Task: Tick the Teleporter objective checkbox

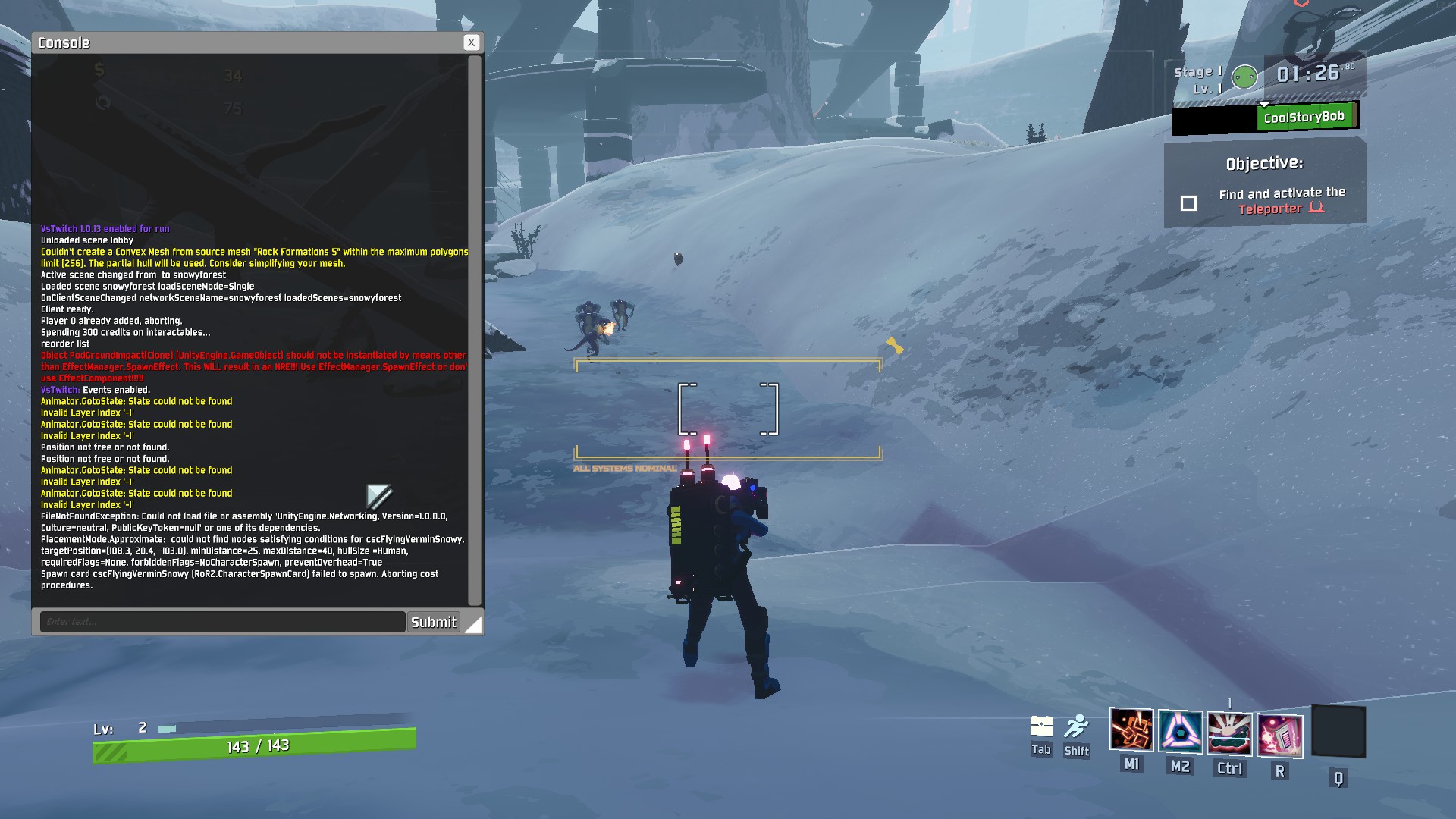Action: click(1188, 203)
